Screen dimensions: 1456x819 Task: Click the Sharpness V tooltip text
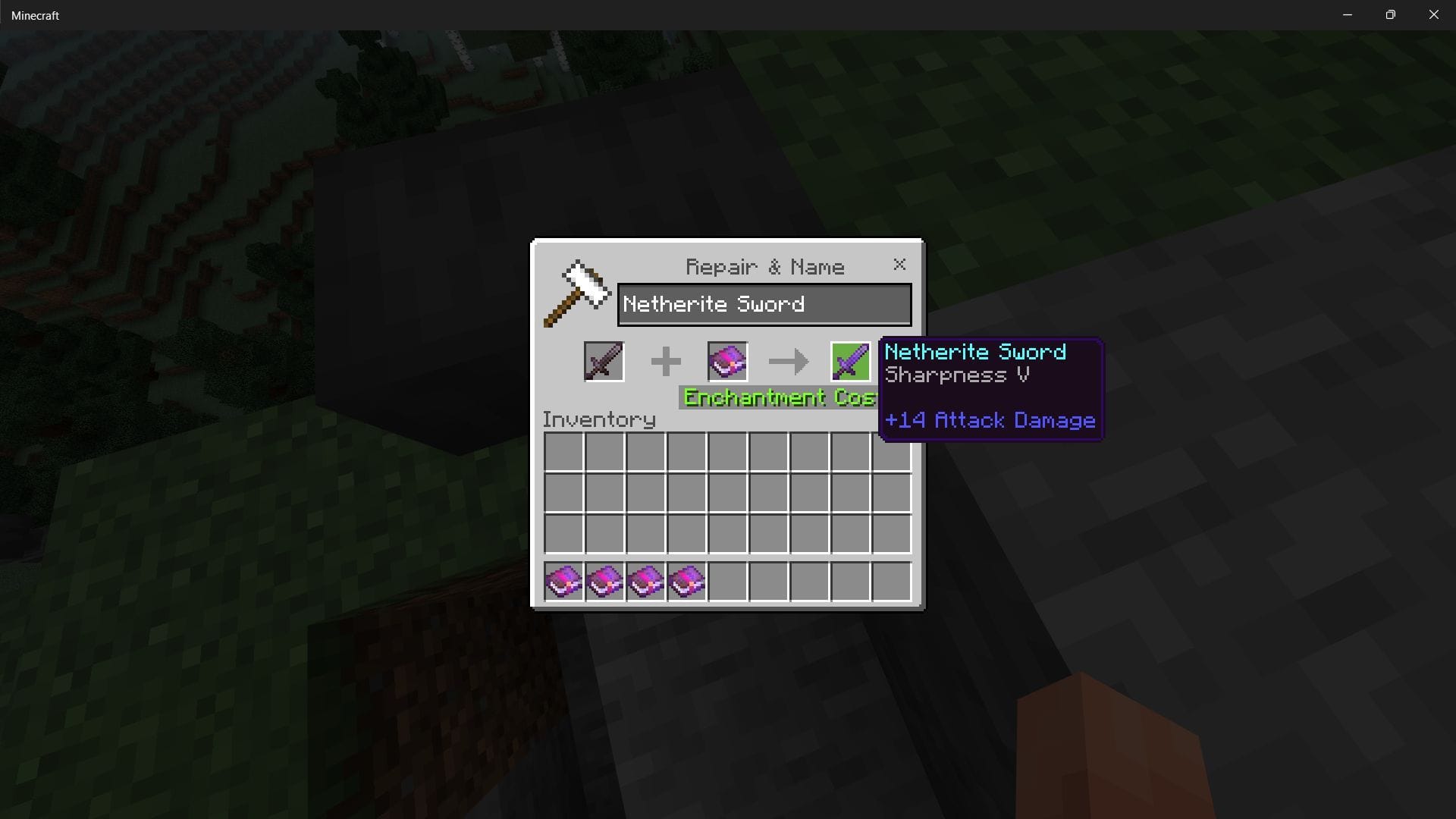click(958, 375)
